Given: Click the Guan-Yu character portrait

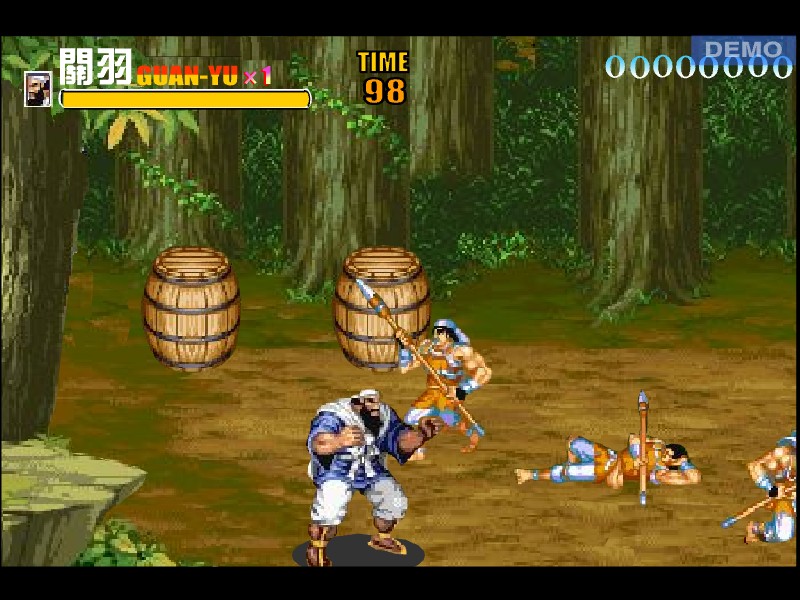Looking at the screenshot, I should pos(38,89).
